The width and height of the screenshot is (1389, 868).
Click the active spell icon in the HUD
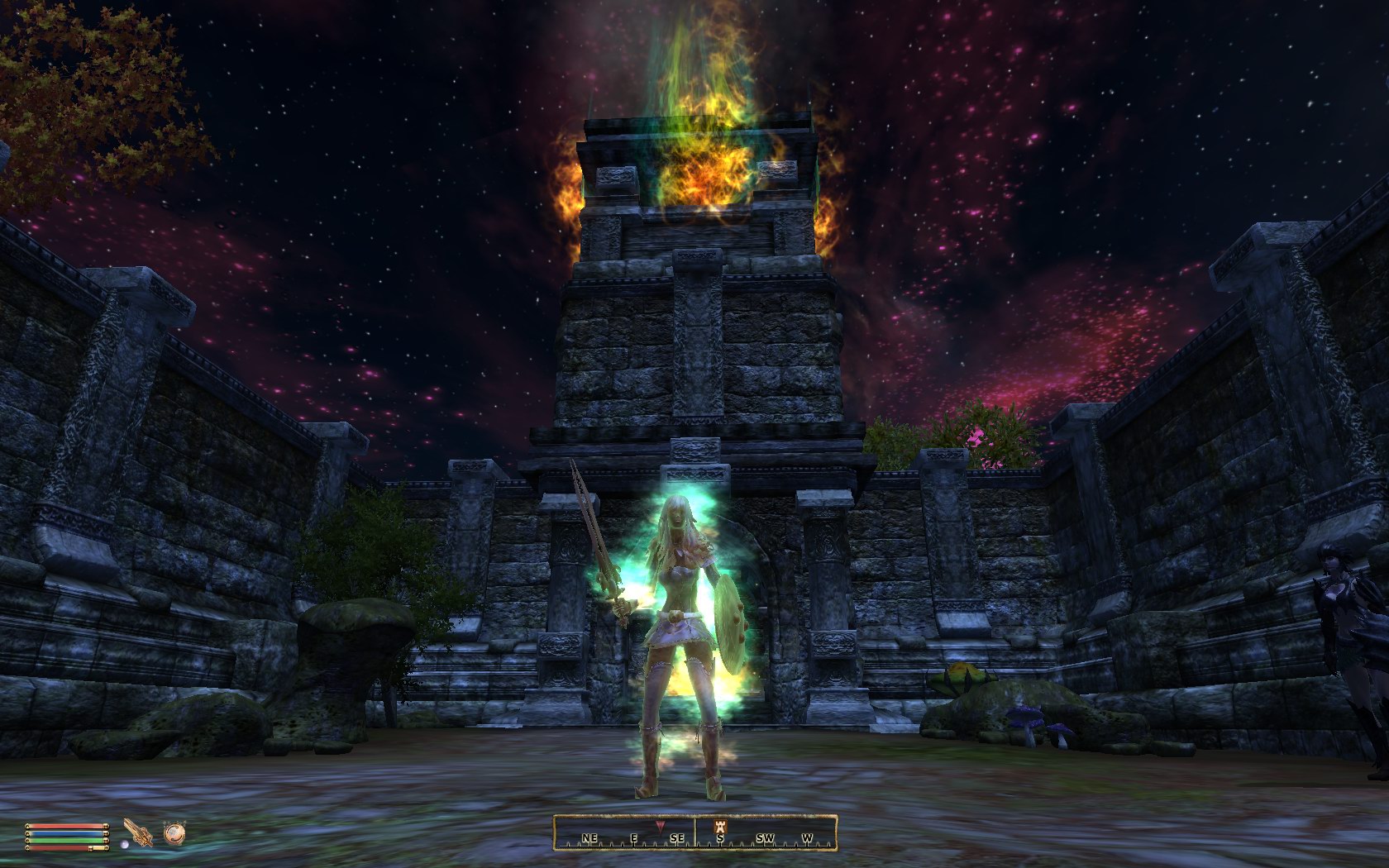click(x=174, y=834)
